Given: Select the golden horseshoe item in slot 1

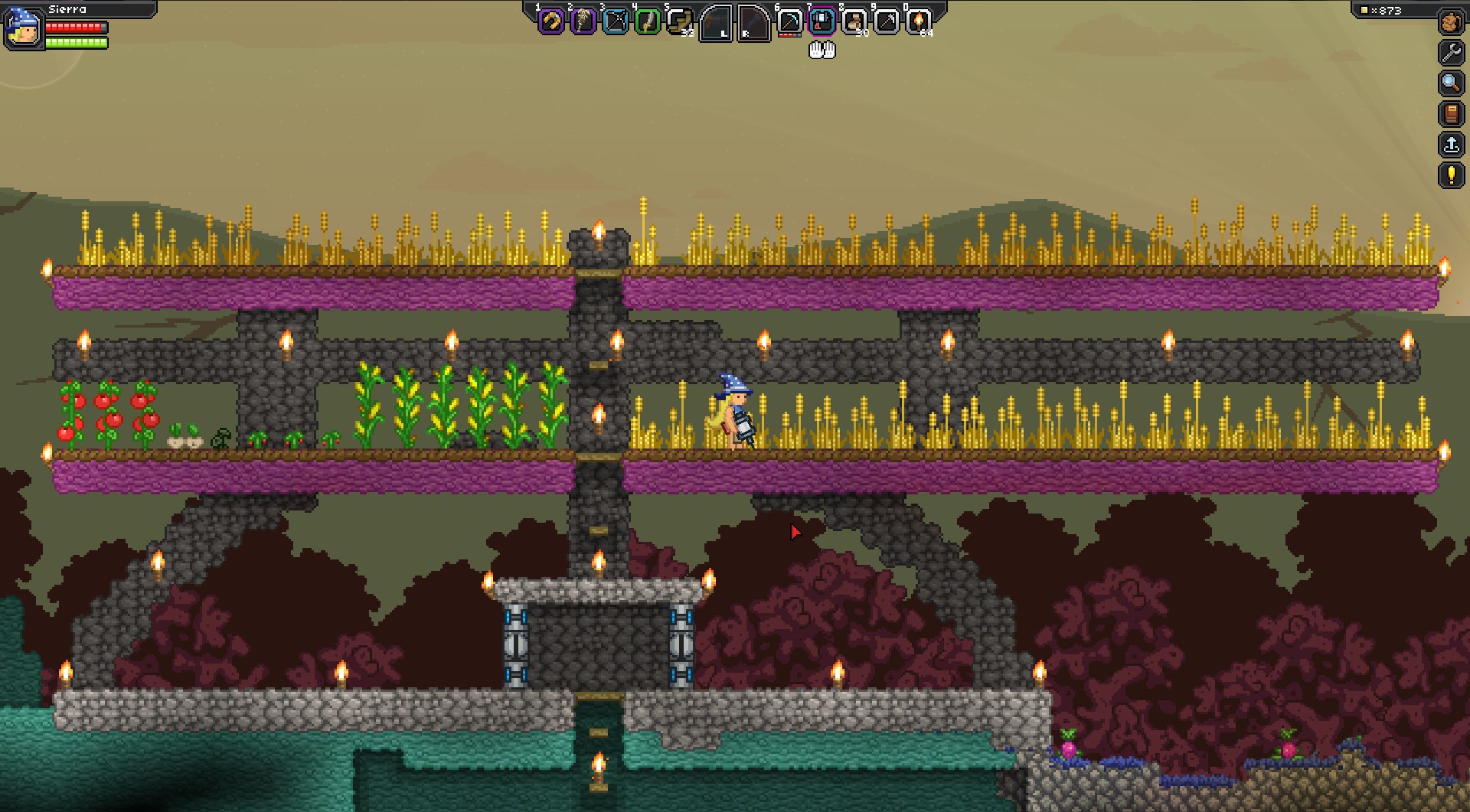Looking at the screenshot, I should [x=550, y=21].
